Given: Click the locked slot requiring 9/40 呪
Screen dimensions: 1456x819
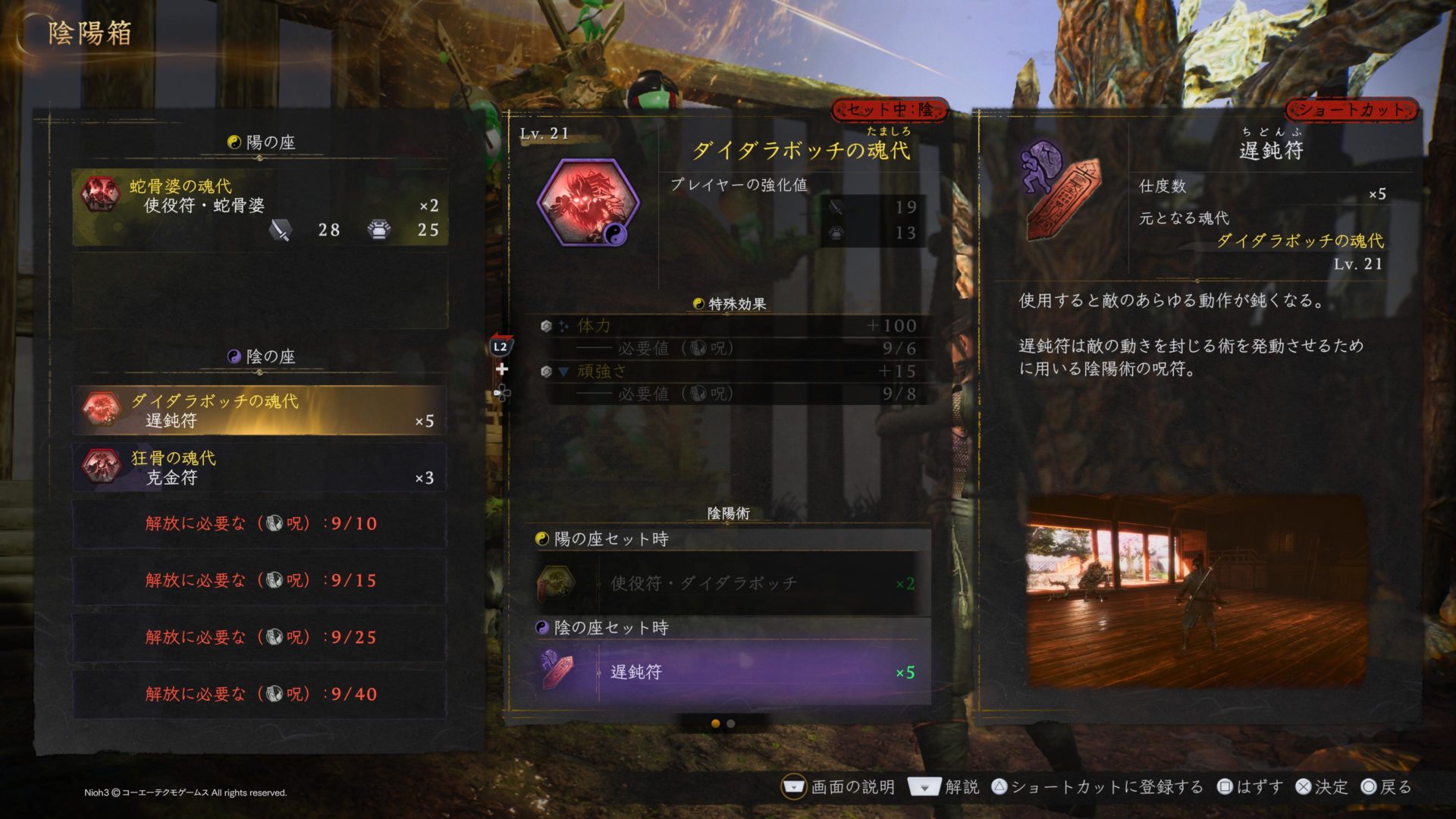Looking at the screenshot, I should [259, 694].
